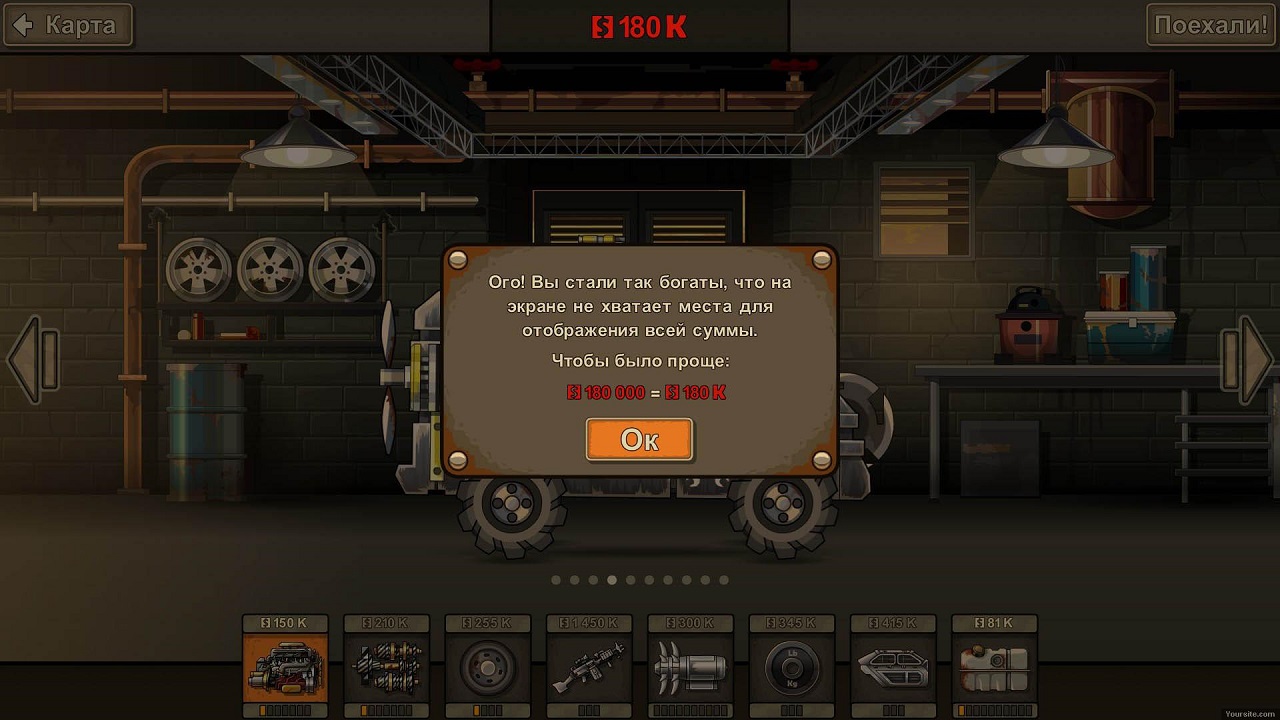Go back to the Карта map screen
The height and width of the screenshot is (720, 1280).
coord(67,25)
